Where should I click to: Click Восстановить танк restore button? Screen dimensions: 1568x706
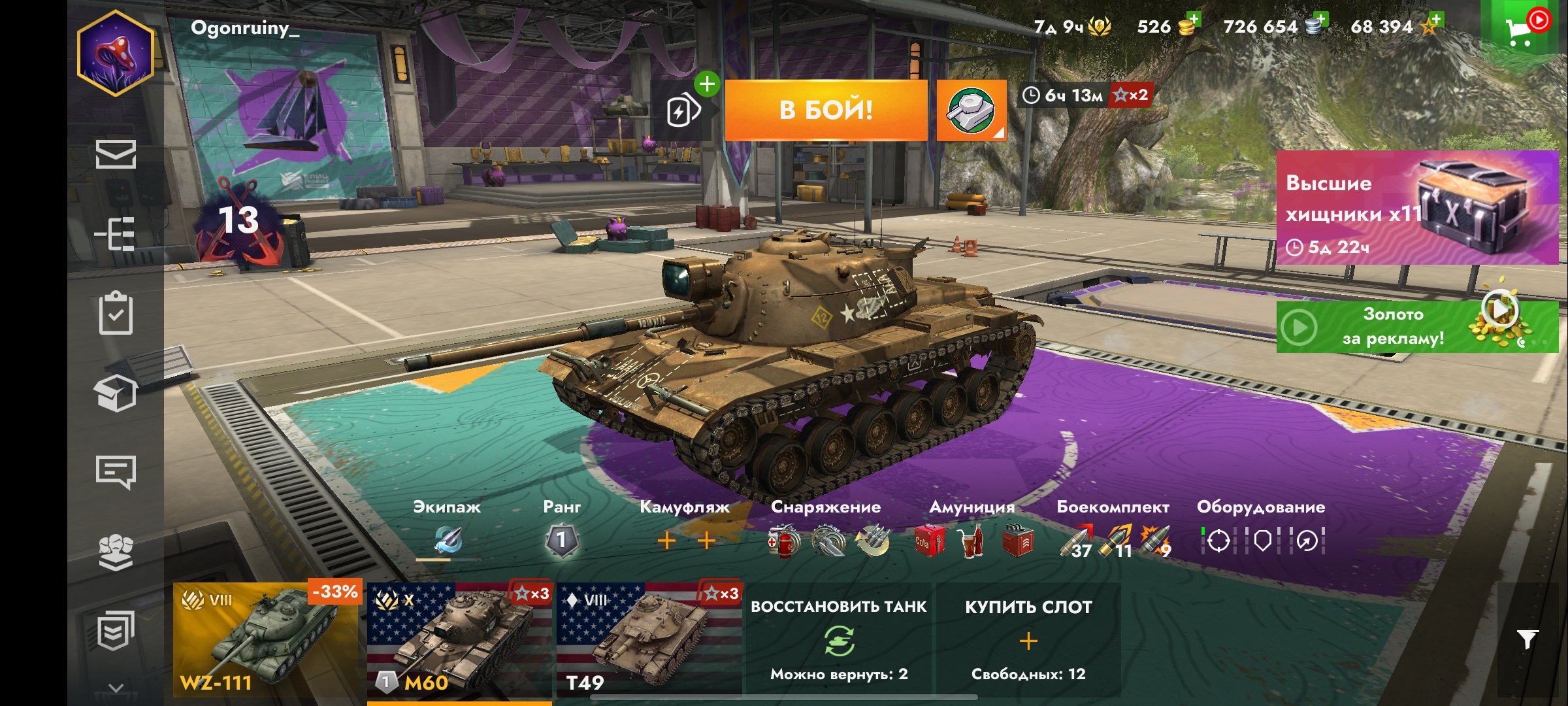click(839, 640)
